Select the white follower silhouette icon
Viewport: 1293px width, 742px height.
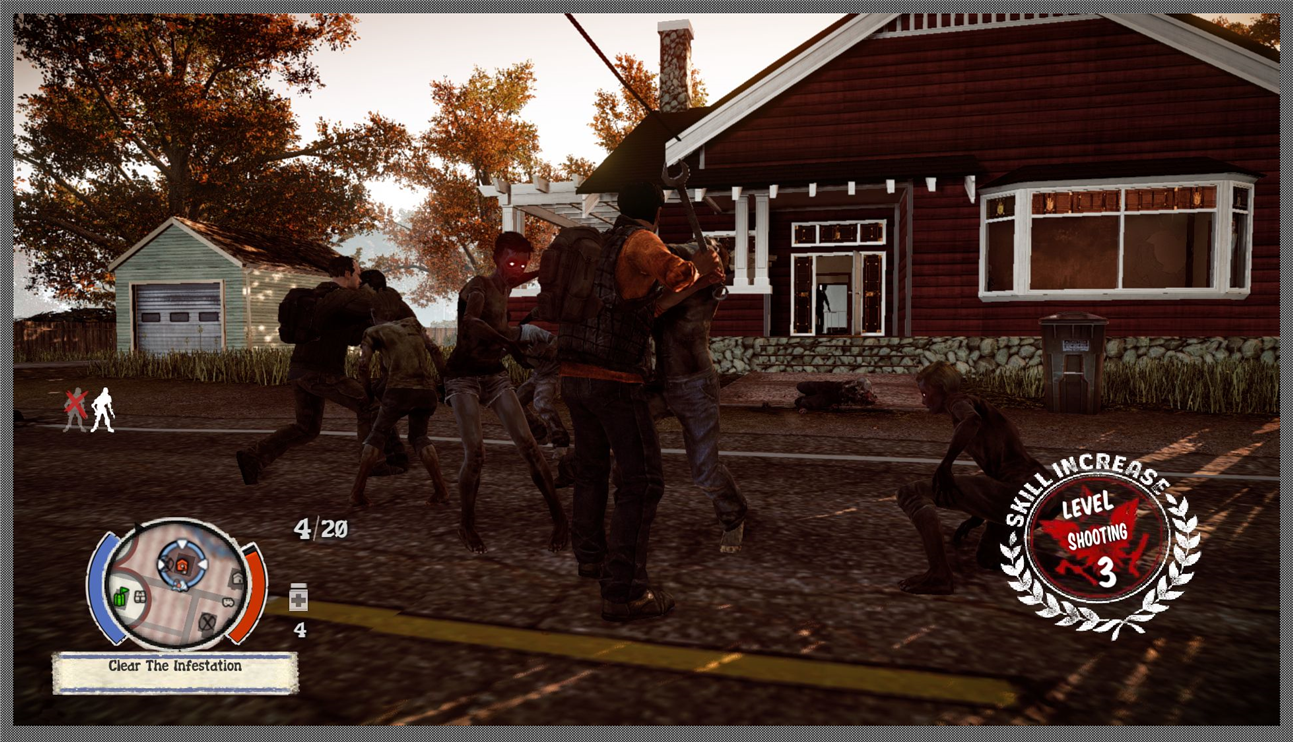coord(102,410)
